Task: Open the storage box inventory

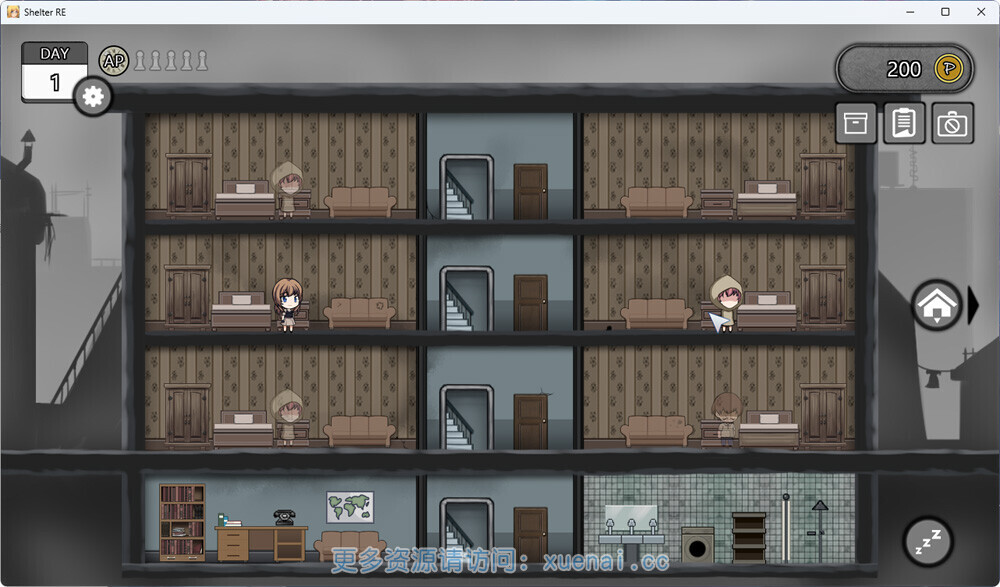Action: click(856, 123)
